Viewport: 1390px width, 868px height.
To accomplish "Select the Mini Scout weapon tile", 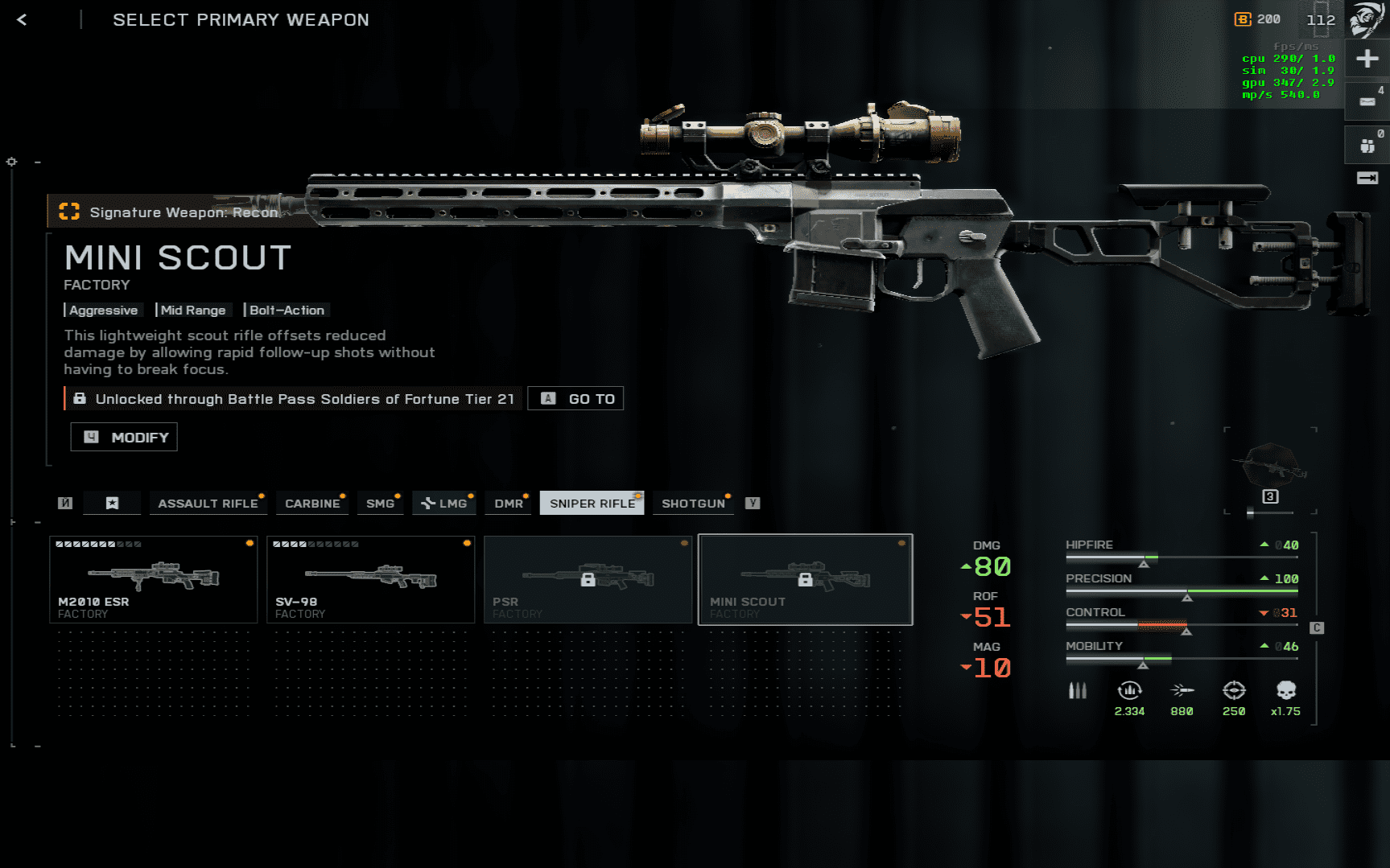I will [x=805, y=579].
